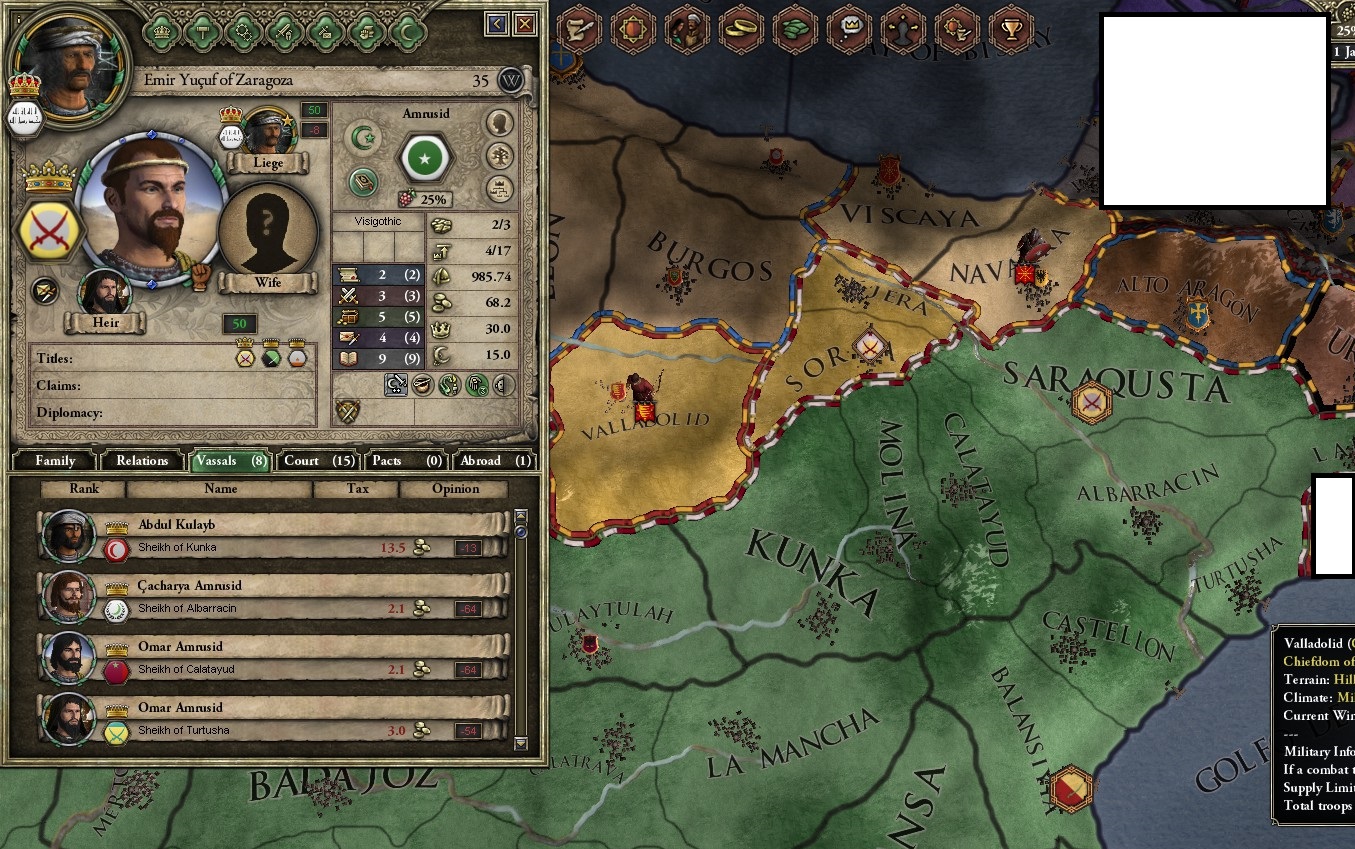Open the gold trophy menu icon
The image size is (1355, 849).
(x=1012, y=30)
